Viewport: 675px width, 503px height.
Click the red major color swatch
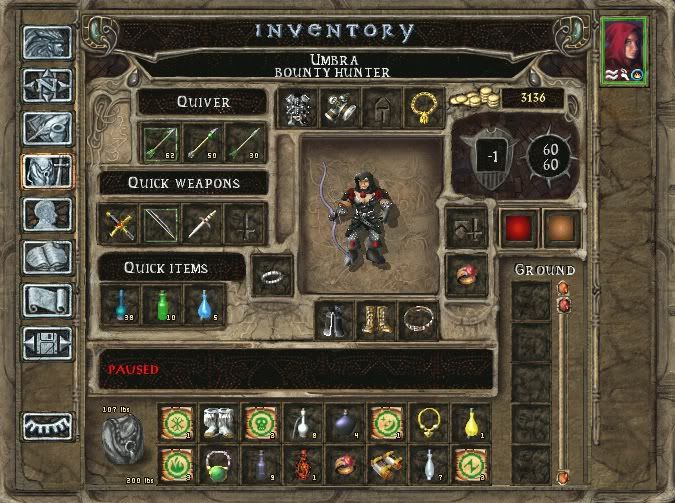point(518,227)
